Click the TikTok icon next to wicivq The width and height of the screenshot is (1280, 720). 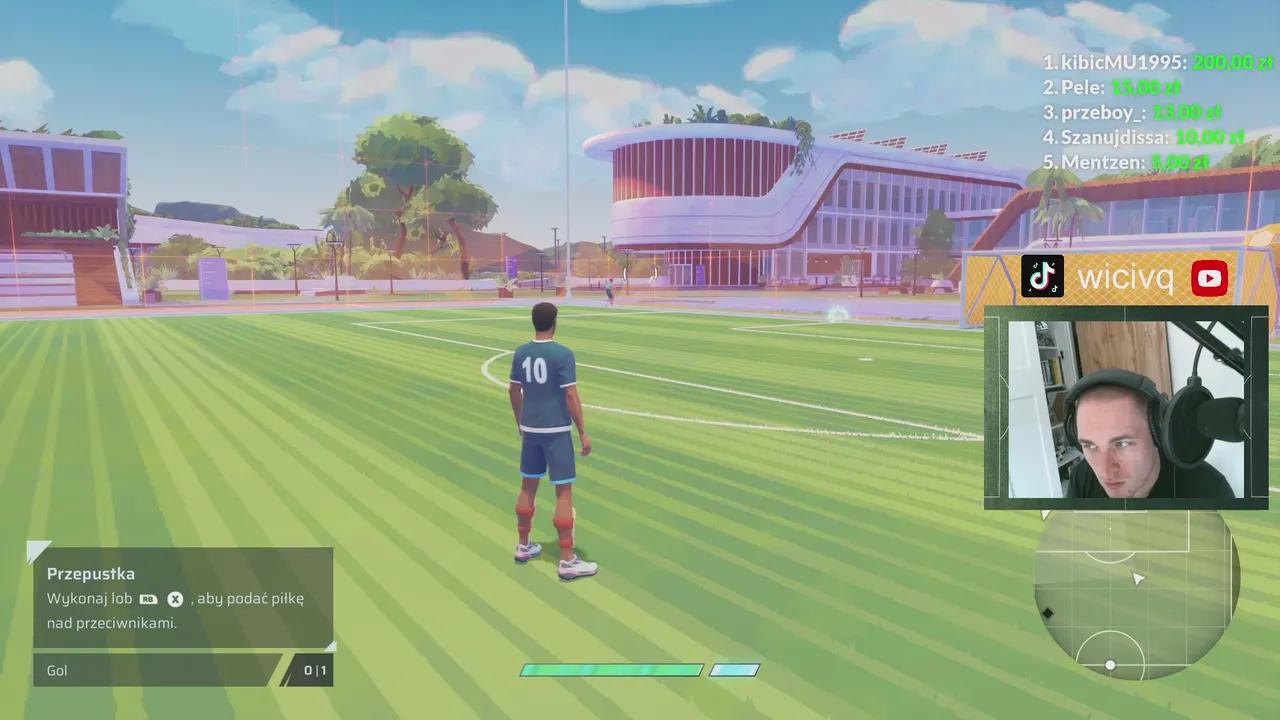click(x=1042, y=277)
